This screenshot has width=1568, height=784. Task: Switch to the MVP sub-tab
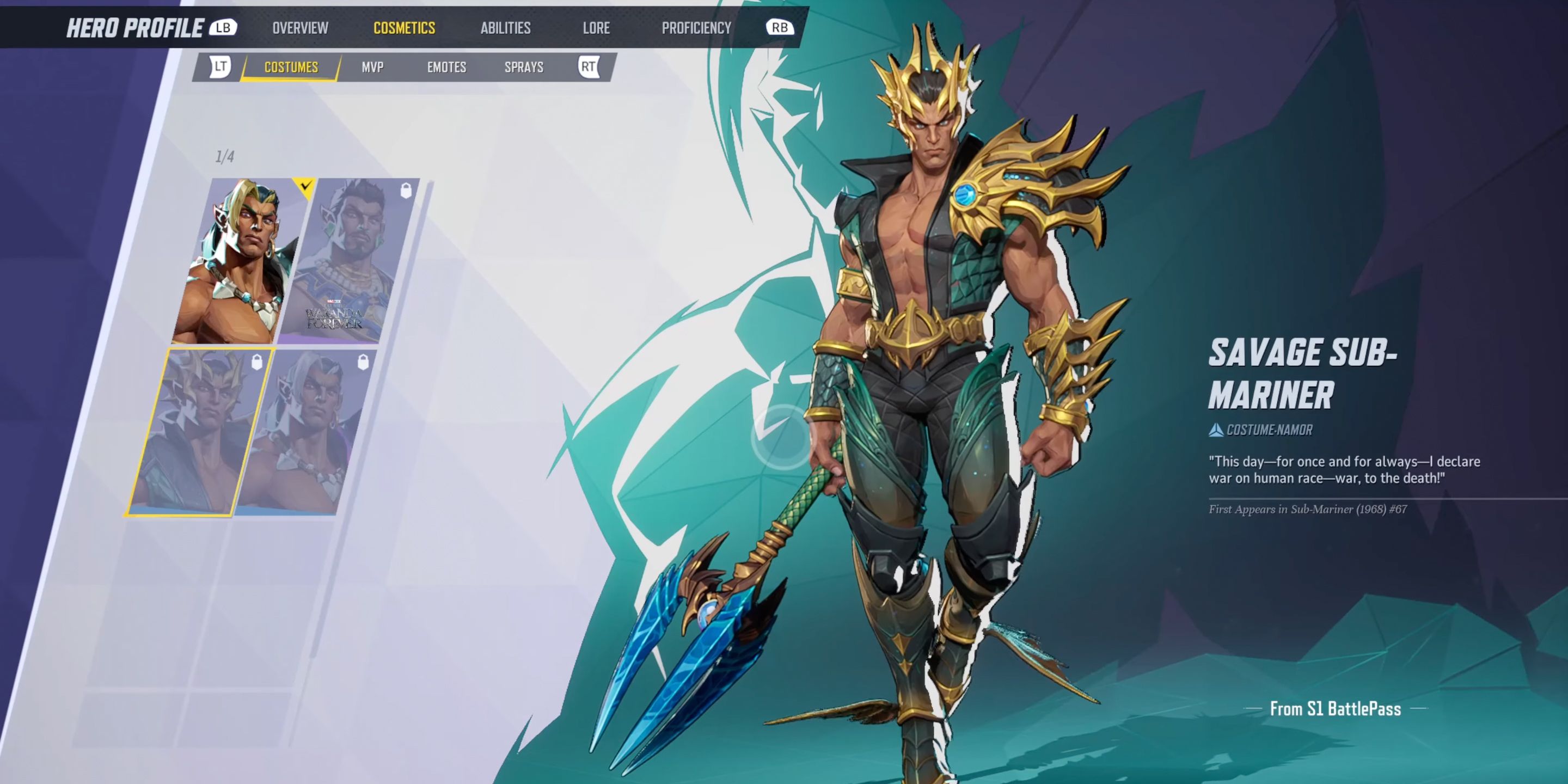pyautogui.click(x=371, y=68)
